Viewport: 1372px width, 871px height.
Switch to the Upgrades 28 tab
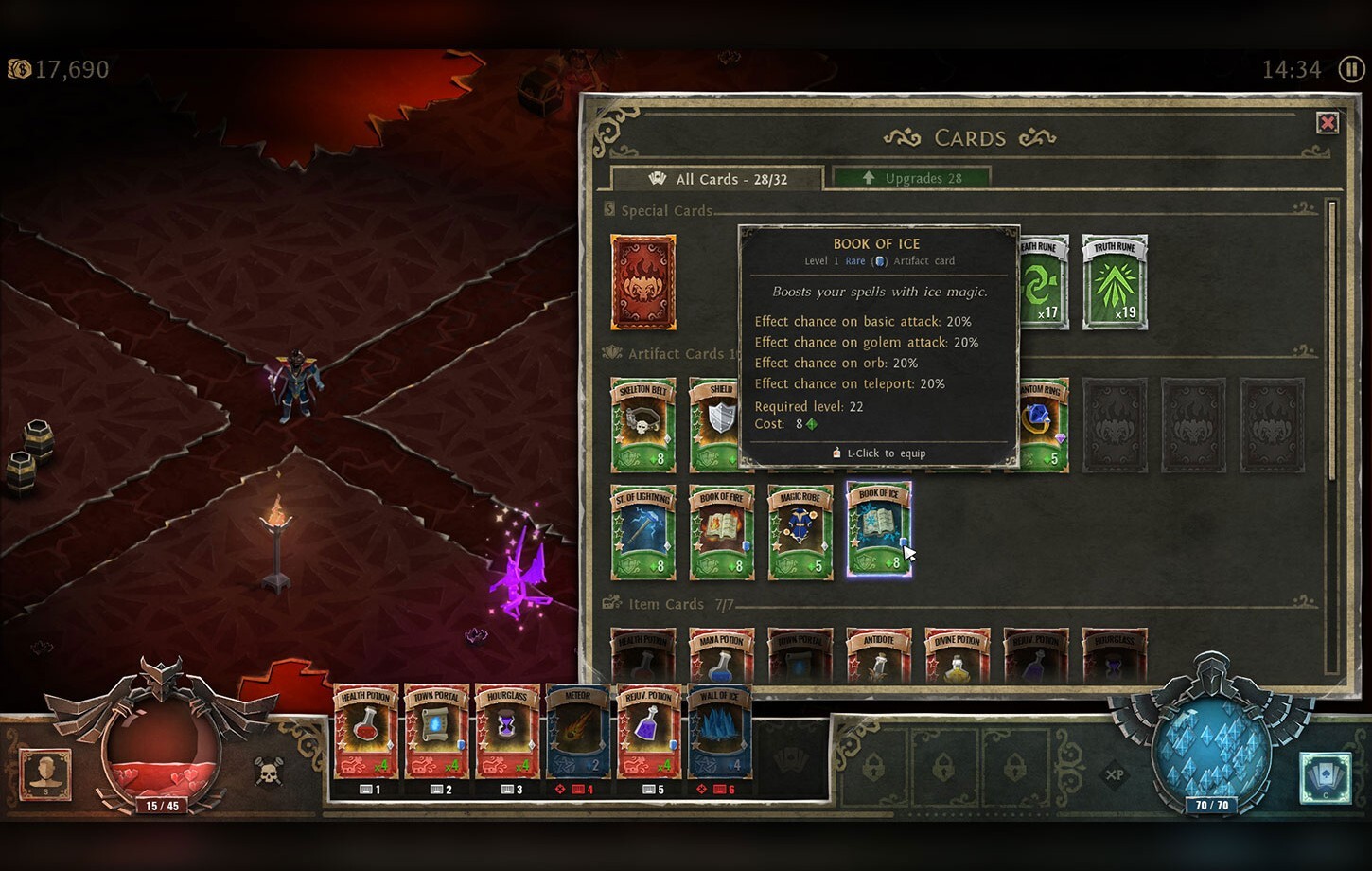coord(911,178)
